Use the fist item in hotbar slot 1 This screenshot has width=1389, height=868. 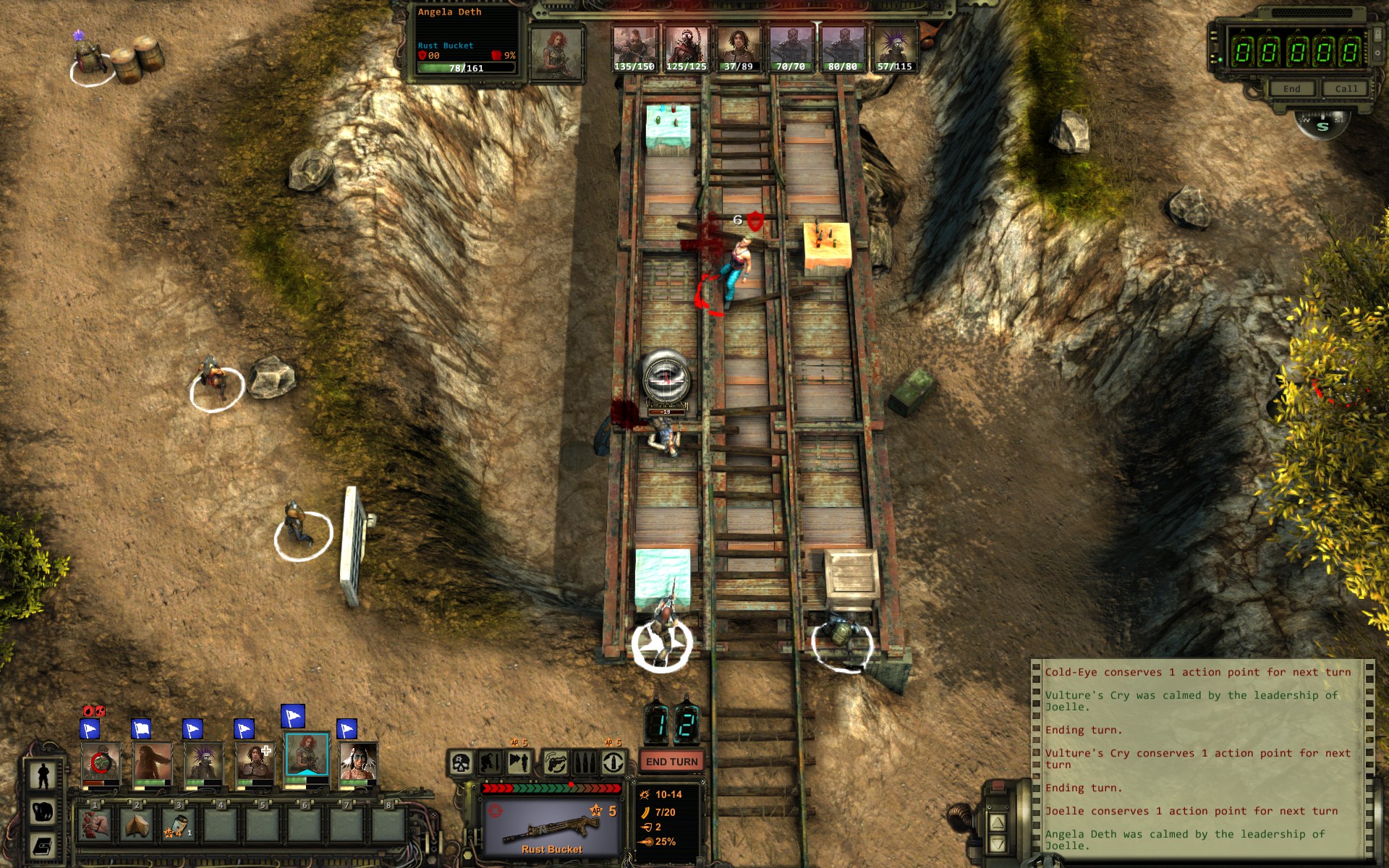coord(95,825)
